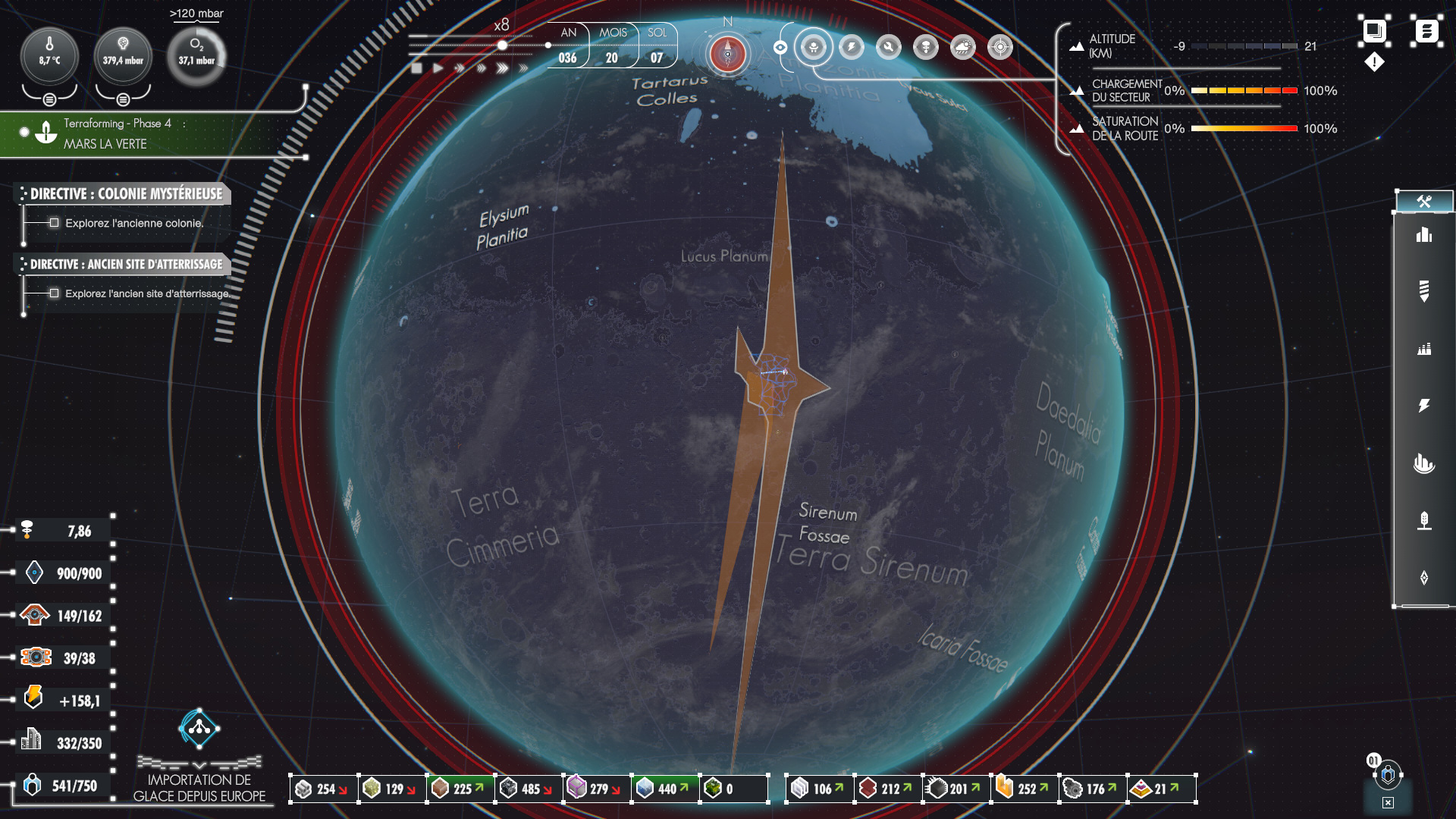Pause the game with the stop button
This screenshot has width=1456, height=819.
point(416,68)
